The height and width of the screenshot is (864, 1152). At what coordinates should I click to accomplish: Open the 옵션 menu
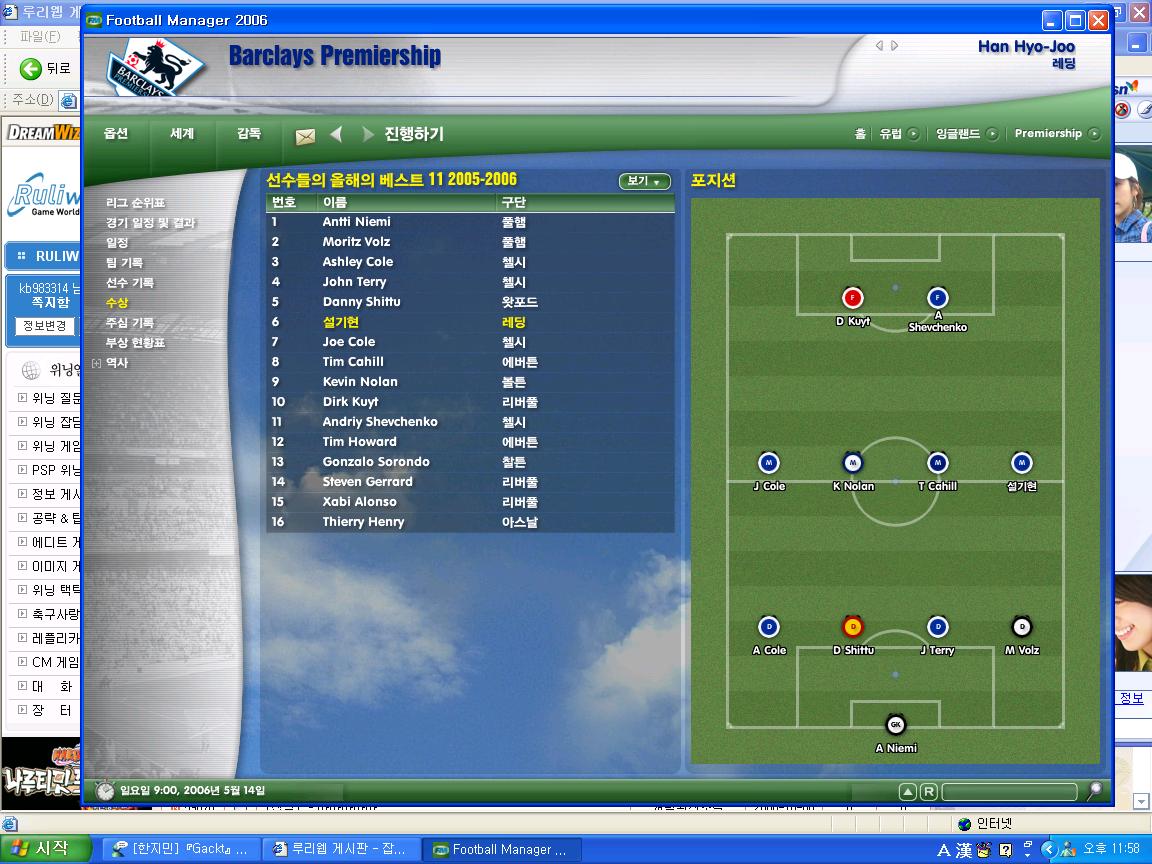[116, 133]
